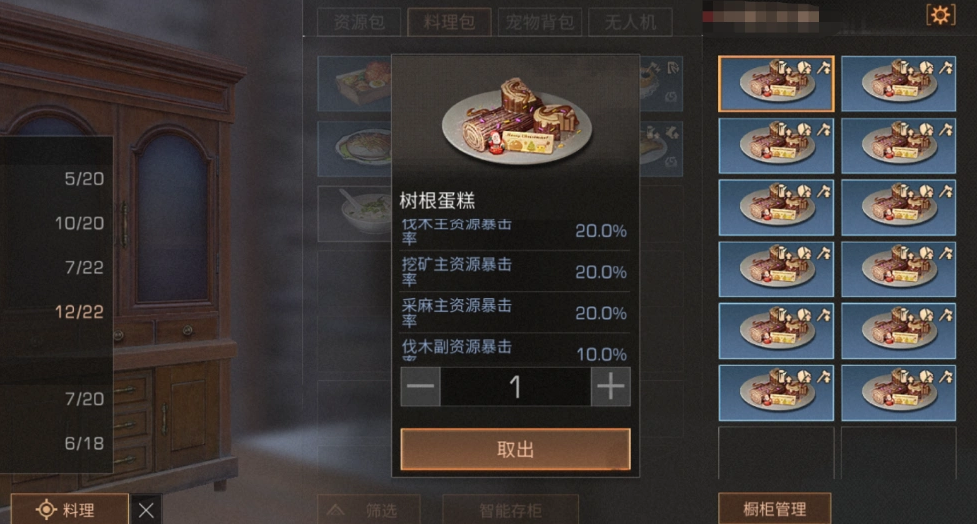977x524 pixels.
Task: Switch to the 料理包 tab
Action: [449, 21]
